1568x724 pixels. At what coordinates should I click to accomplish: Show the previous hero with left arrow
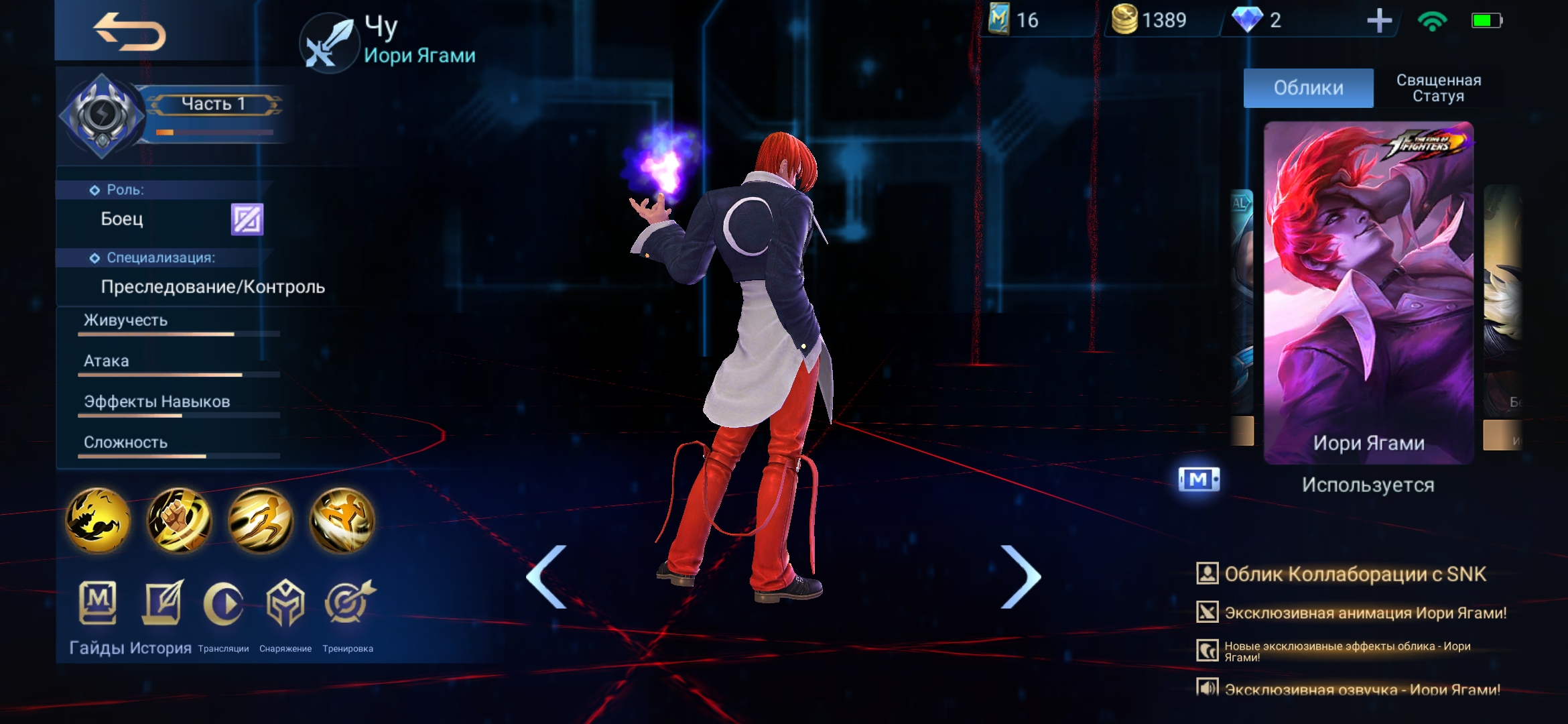(547, 577)
